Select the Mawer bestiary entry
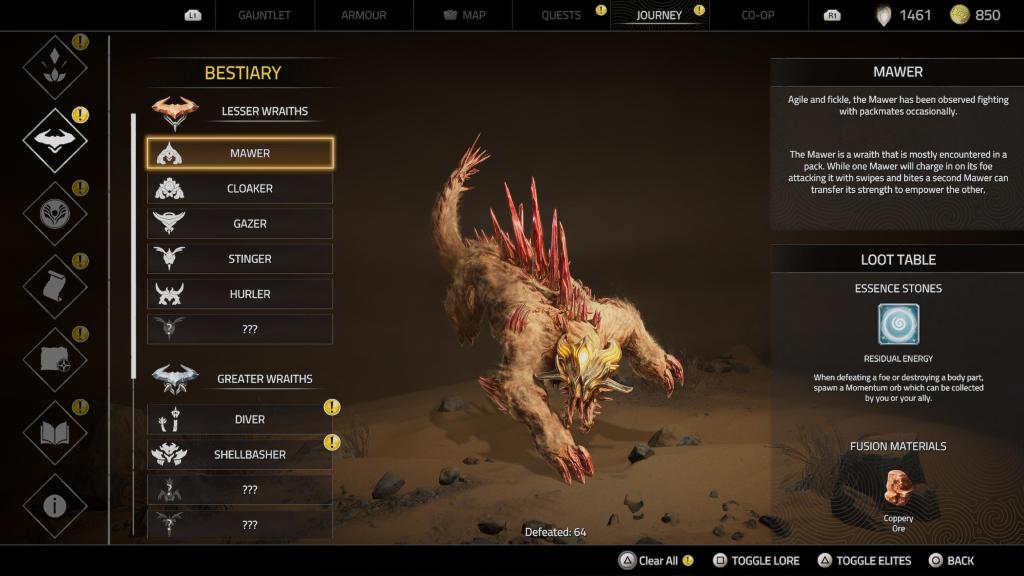Viewport: 1024px width, 576px height. (240, 153)
